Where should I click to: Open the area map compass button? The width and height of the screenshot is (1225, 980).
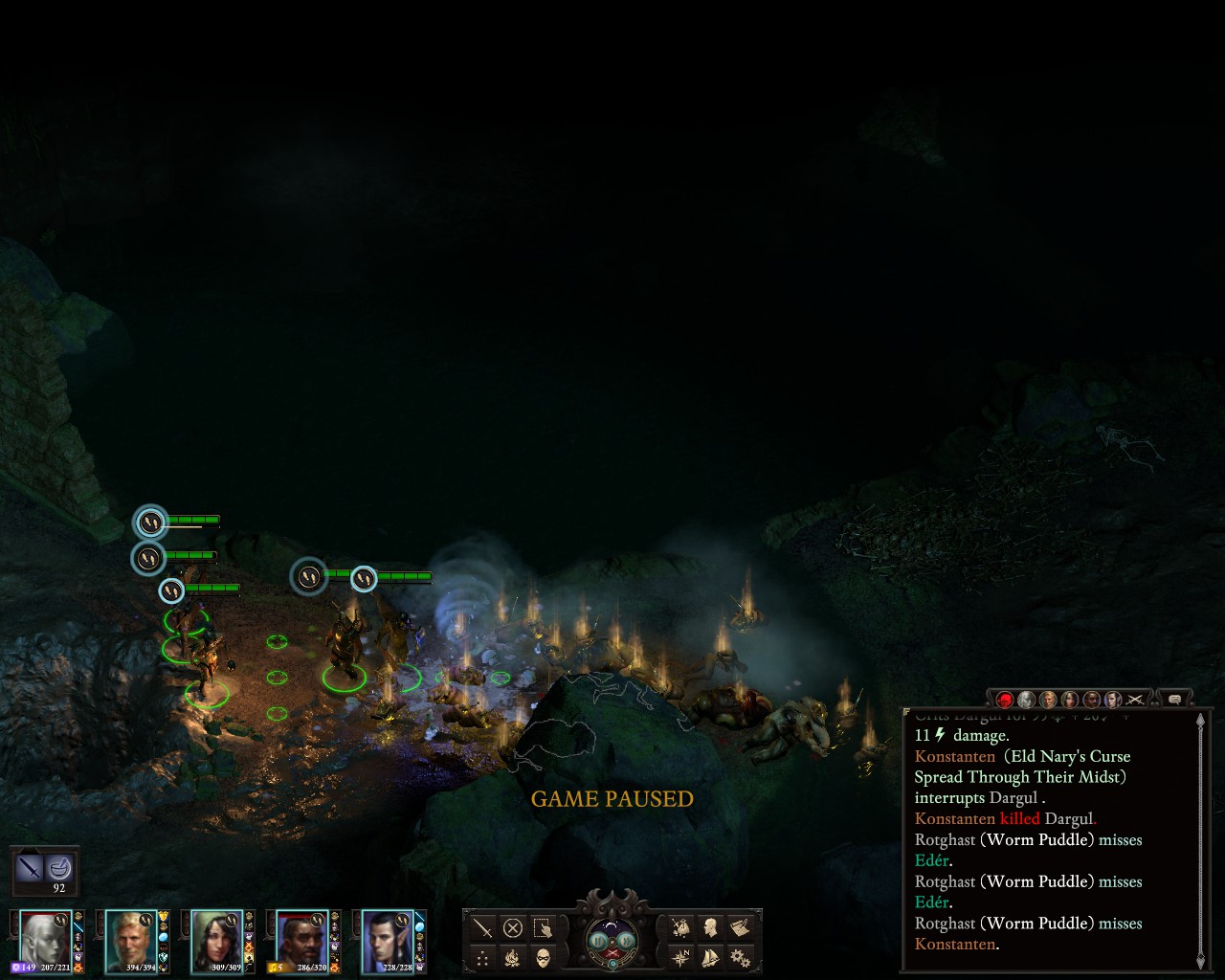680,956
